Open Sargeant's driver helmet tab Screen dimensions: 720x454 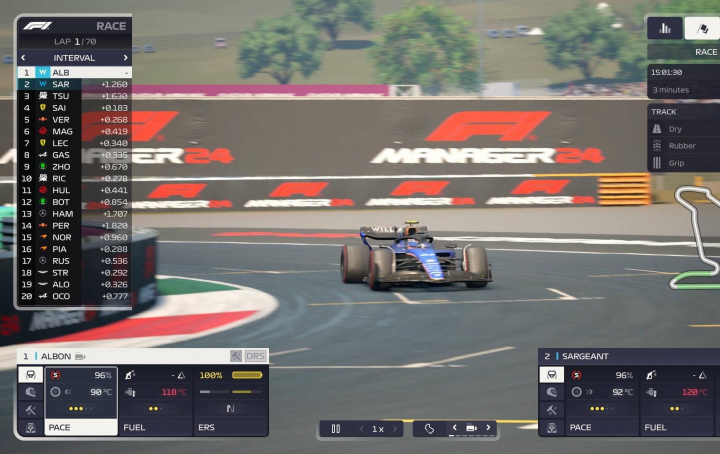coord(551,392)
